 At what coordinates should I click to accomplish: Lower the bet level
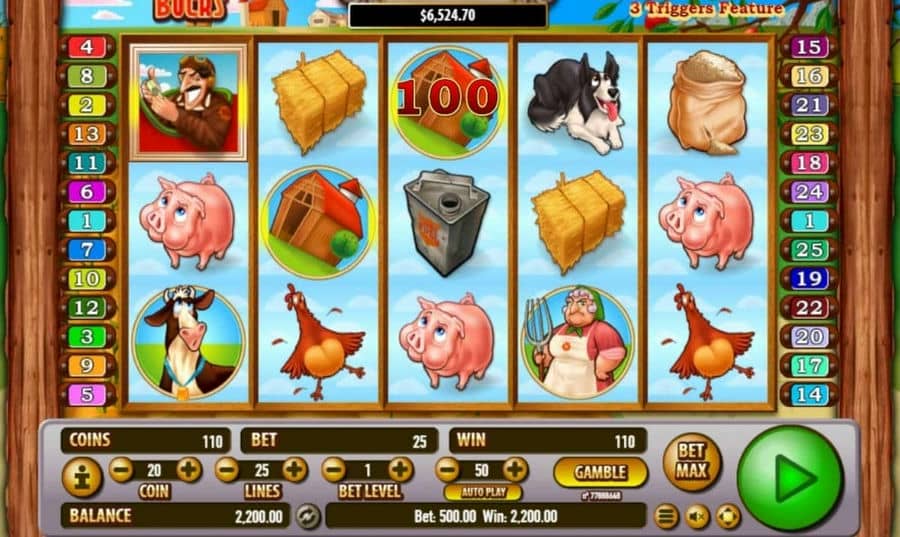coord(333,469)
